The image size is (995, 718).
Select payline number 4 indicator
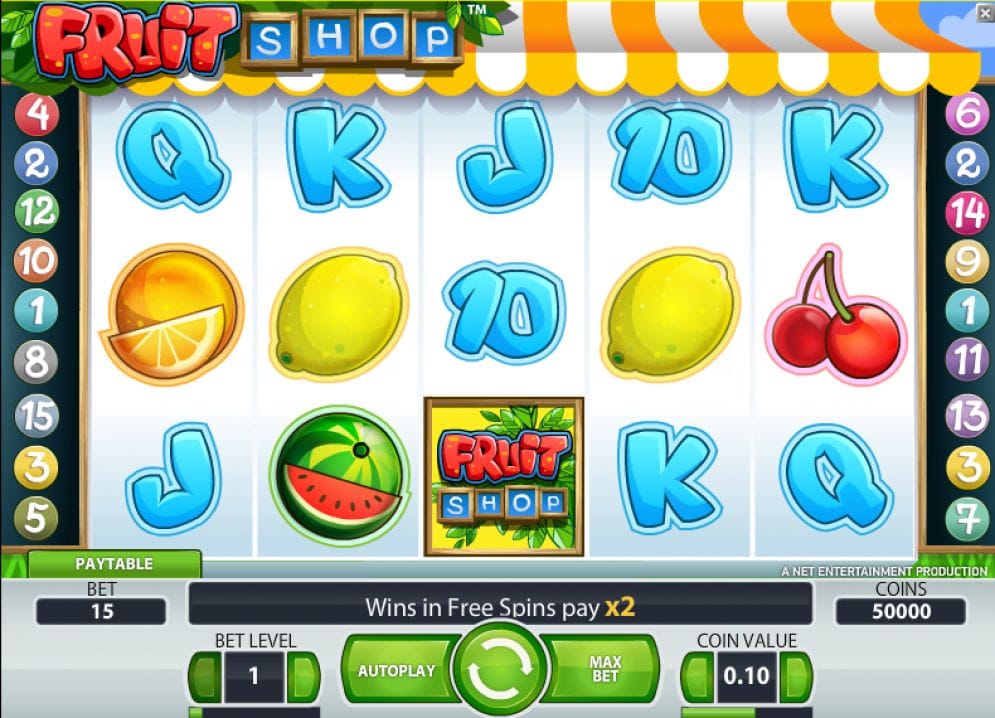click(x=37, y=116)
